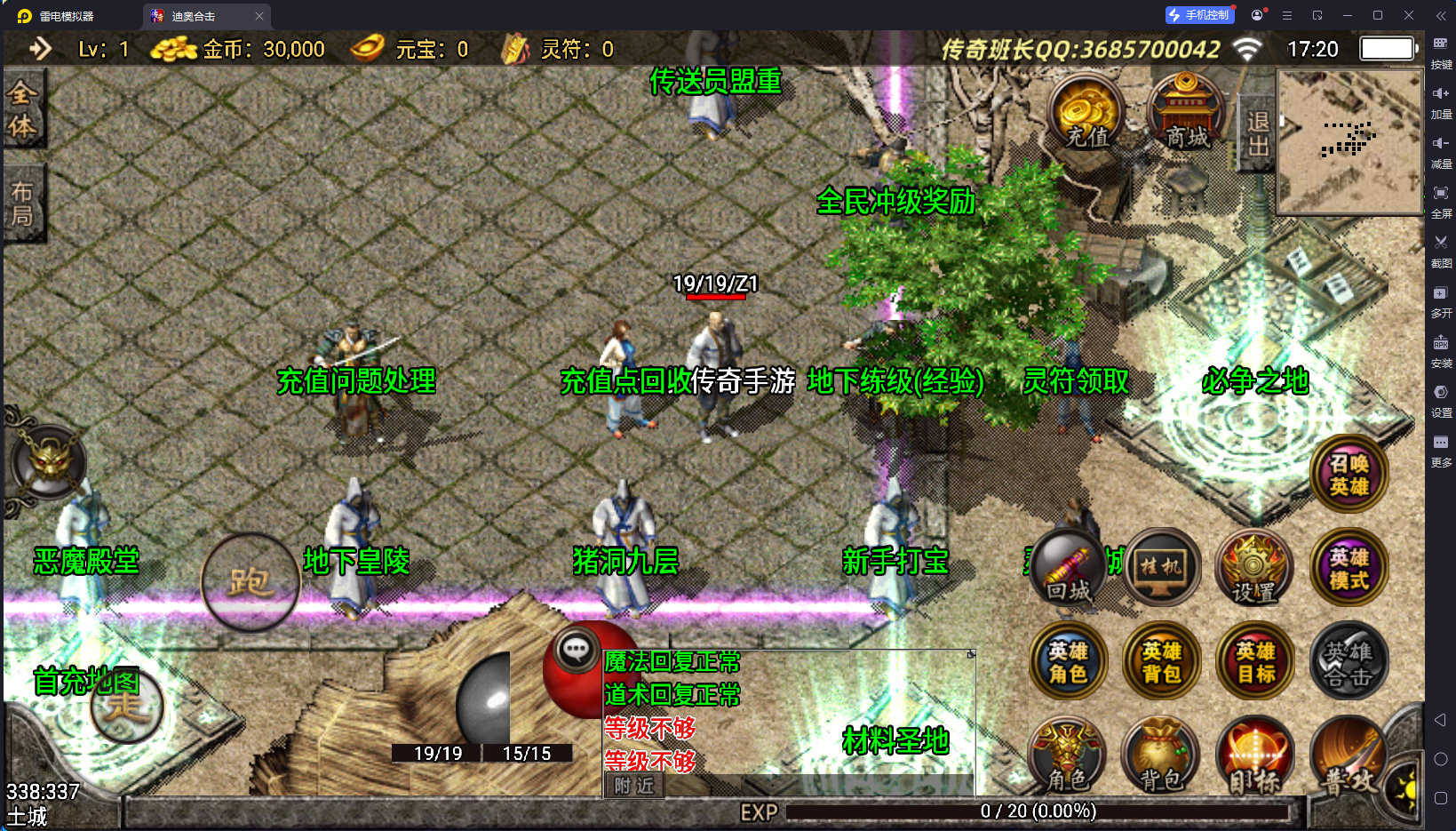This screenshot has width=1456, height=831.
Task: Open the 背包 bag inventory
Action: point(1162,755)
